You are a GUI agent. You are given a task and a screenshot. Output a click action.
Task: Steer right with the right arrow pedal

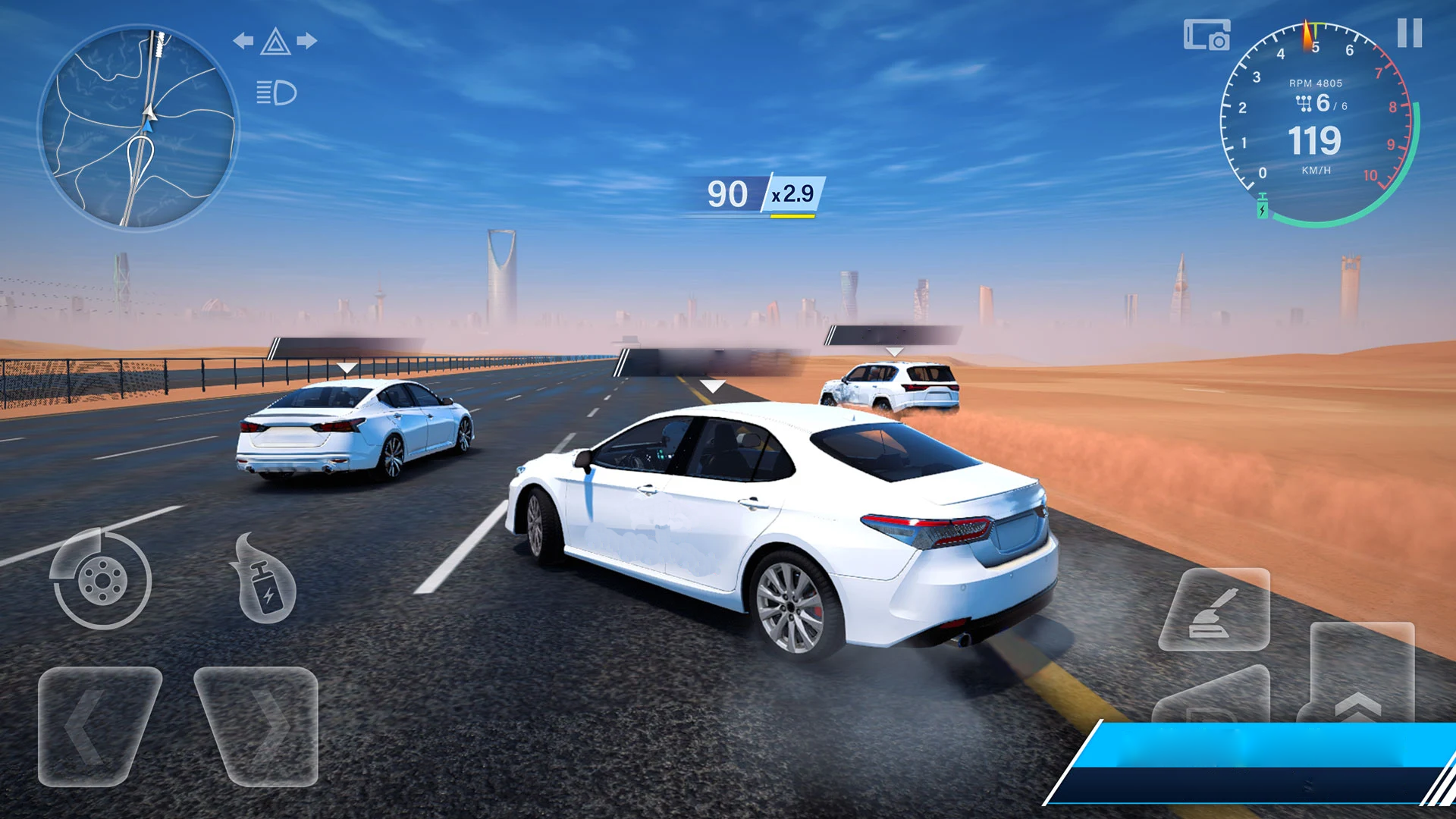click(x=258, y=726)
